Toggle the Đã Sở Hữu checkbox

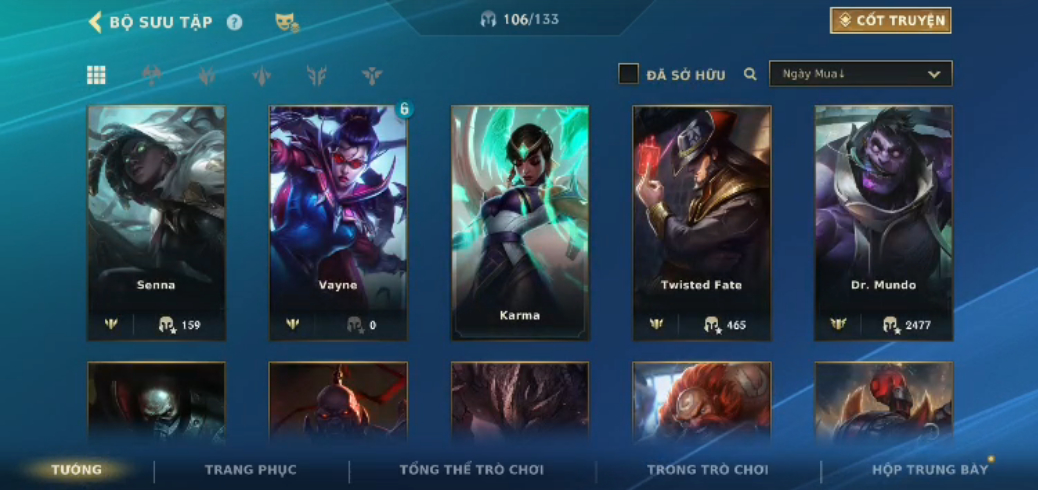pyautogui.click(x=628, y=74)
